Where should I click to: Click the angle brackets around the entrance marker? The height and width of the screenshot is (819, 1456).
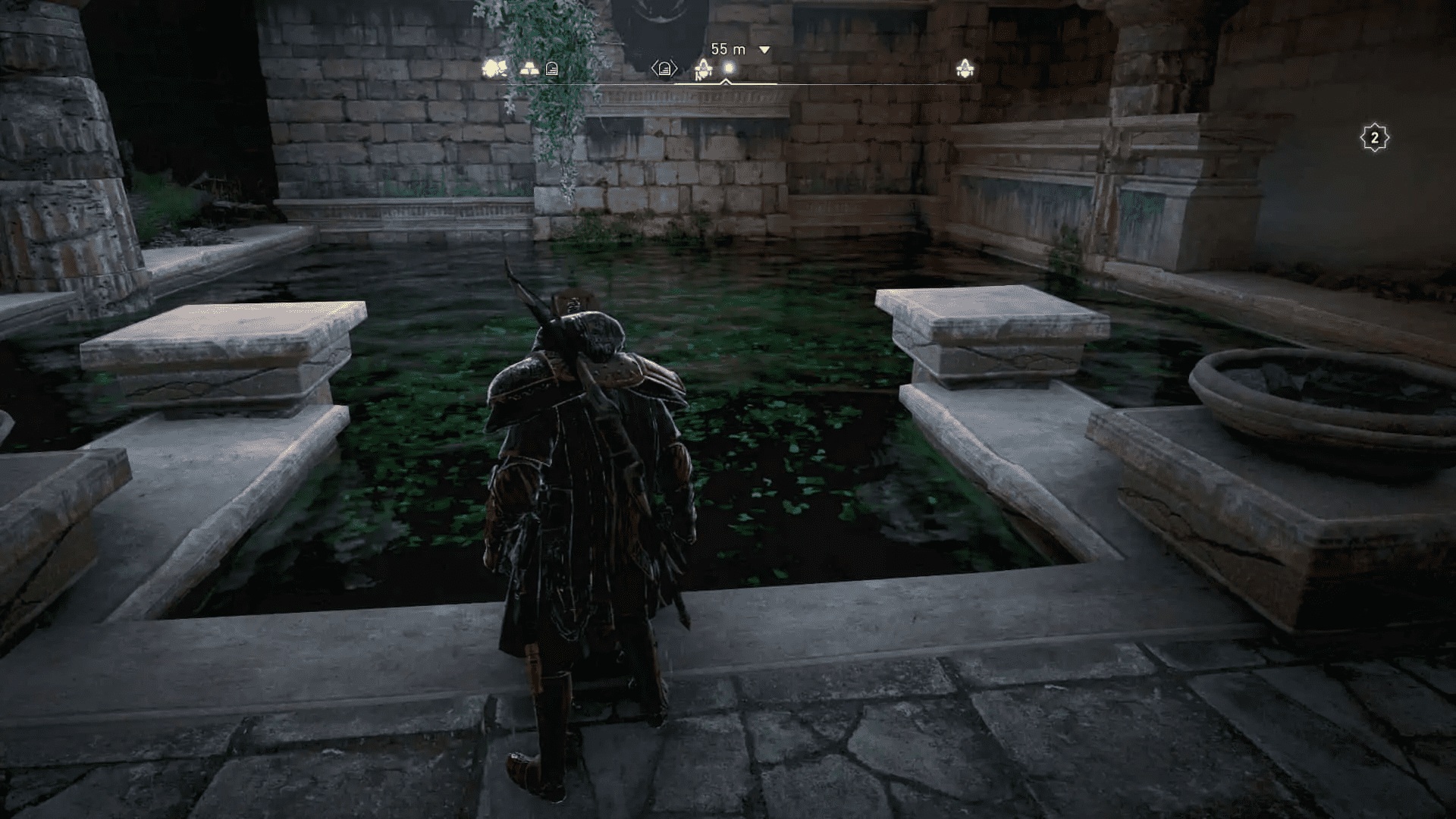pyautogui.click(x=664, y=67)
